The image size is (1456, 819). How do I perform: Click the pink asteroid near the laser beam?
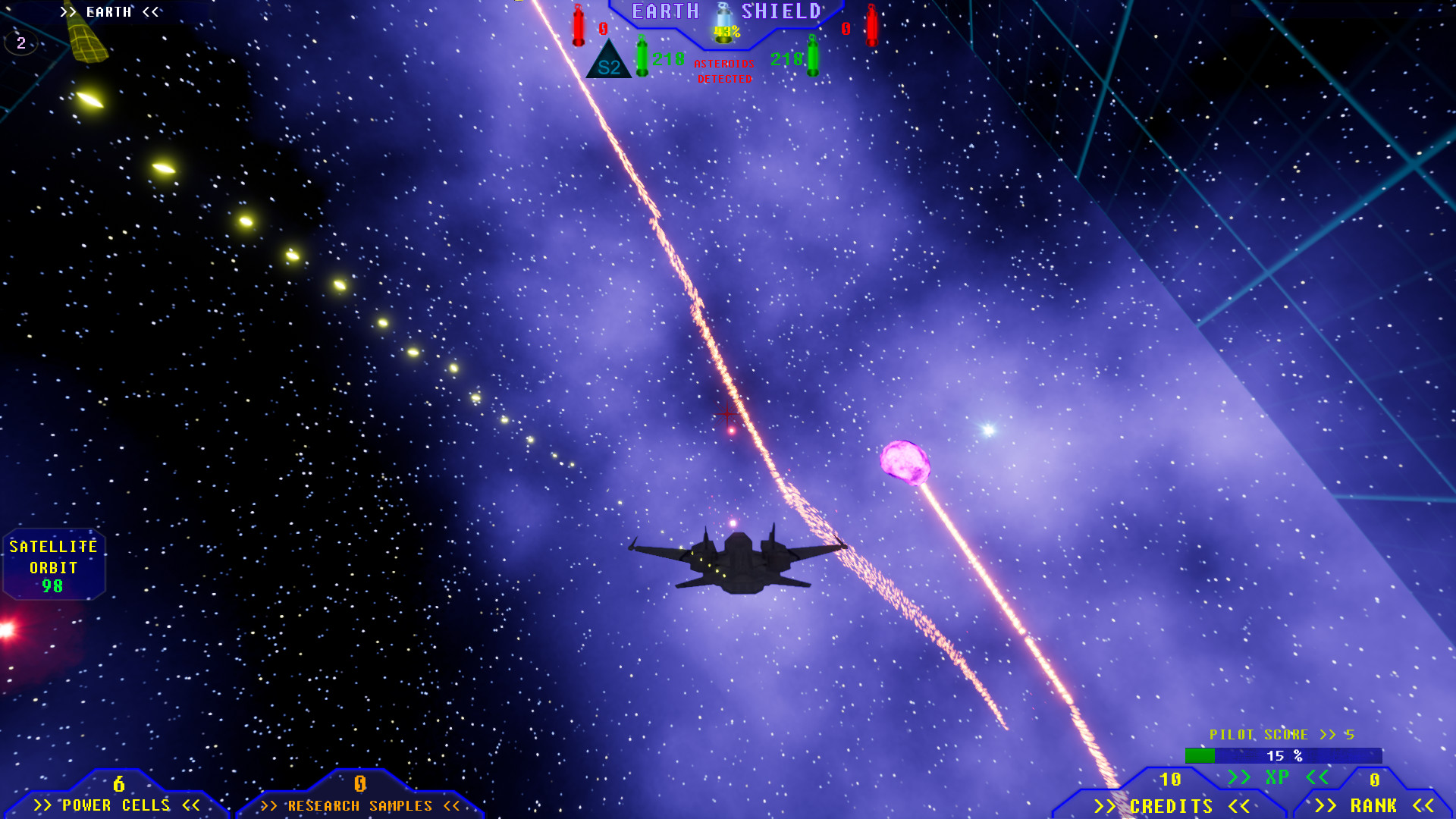tap(905, 460)
